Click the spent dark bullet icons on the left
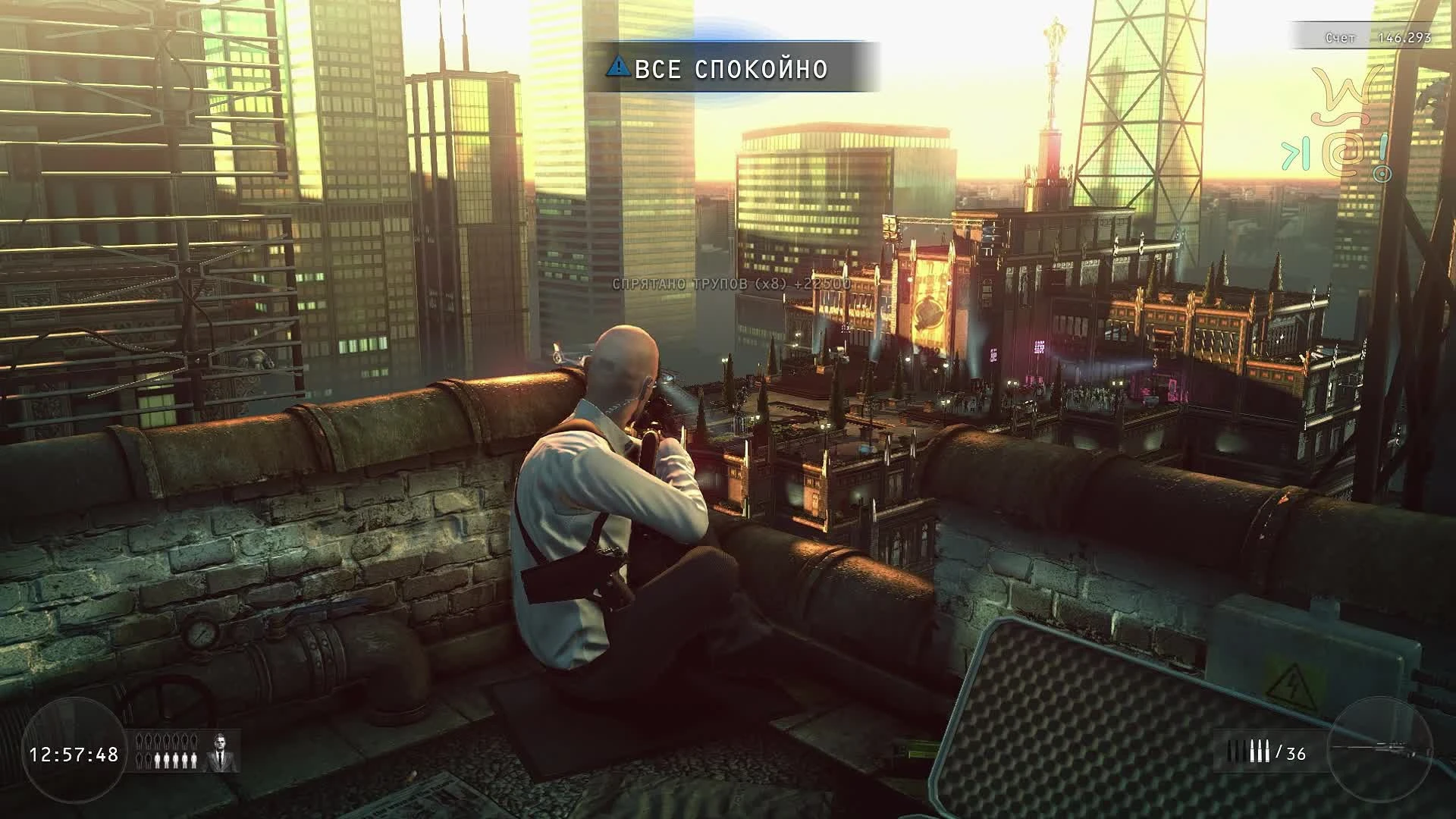1456x819 pixels. coord(1236,751)
